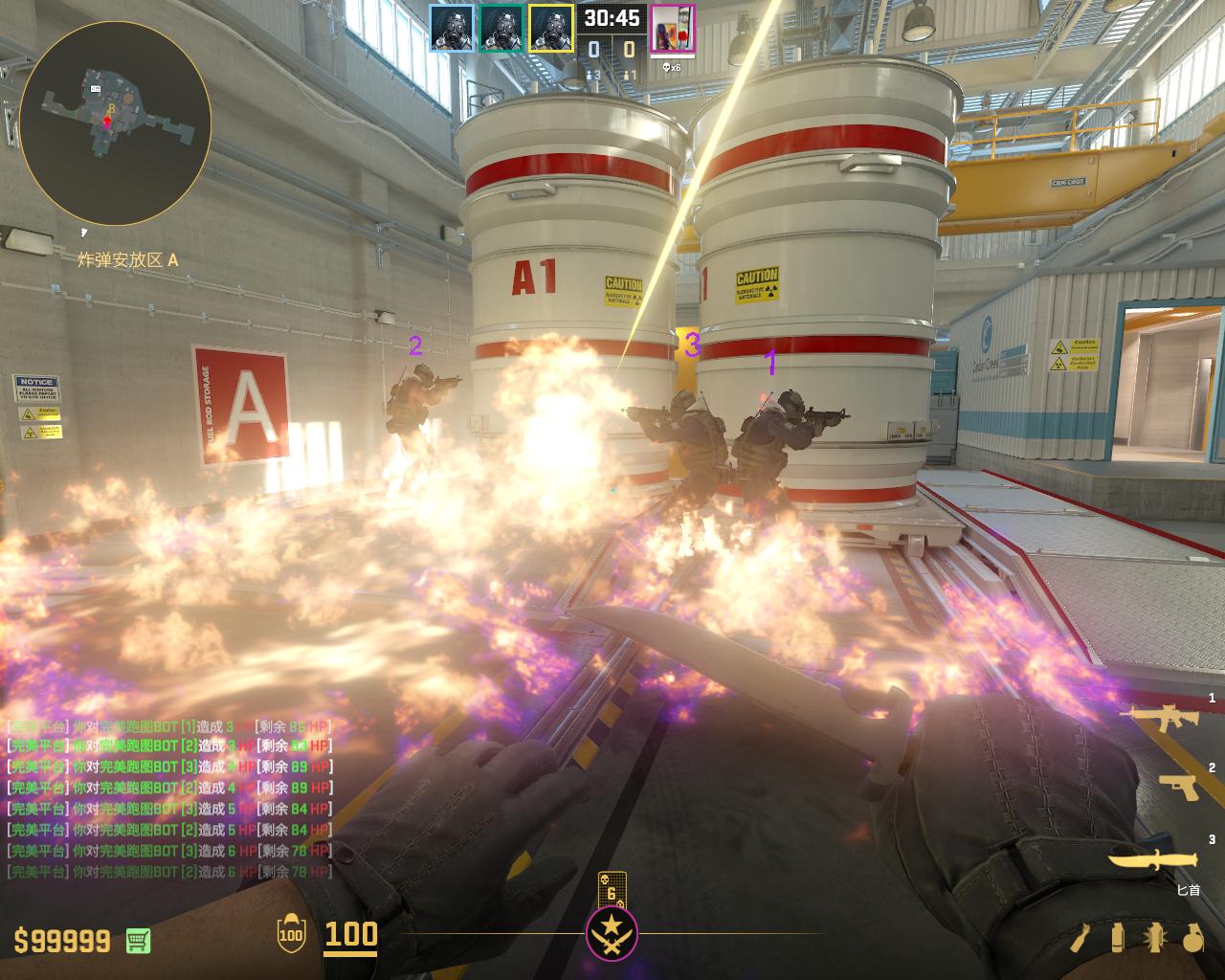Select the pistol in slot 2
The width and height of the screenshot is (1225, 980).
(1179, 787)
